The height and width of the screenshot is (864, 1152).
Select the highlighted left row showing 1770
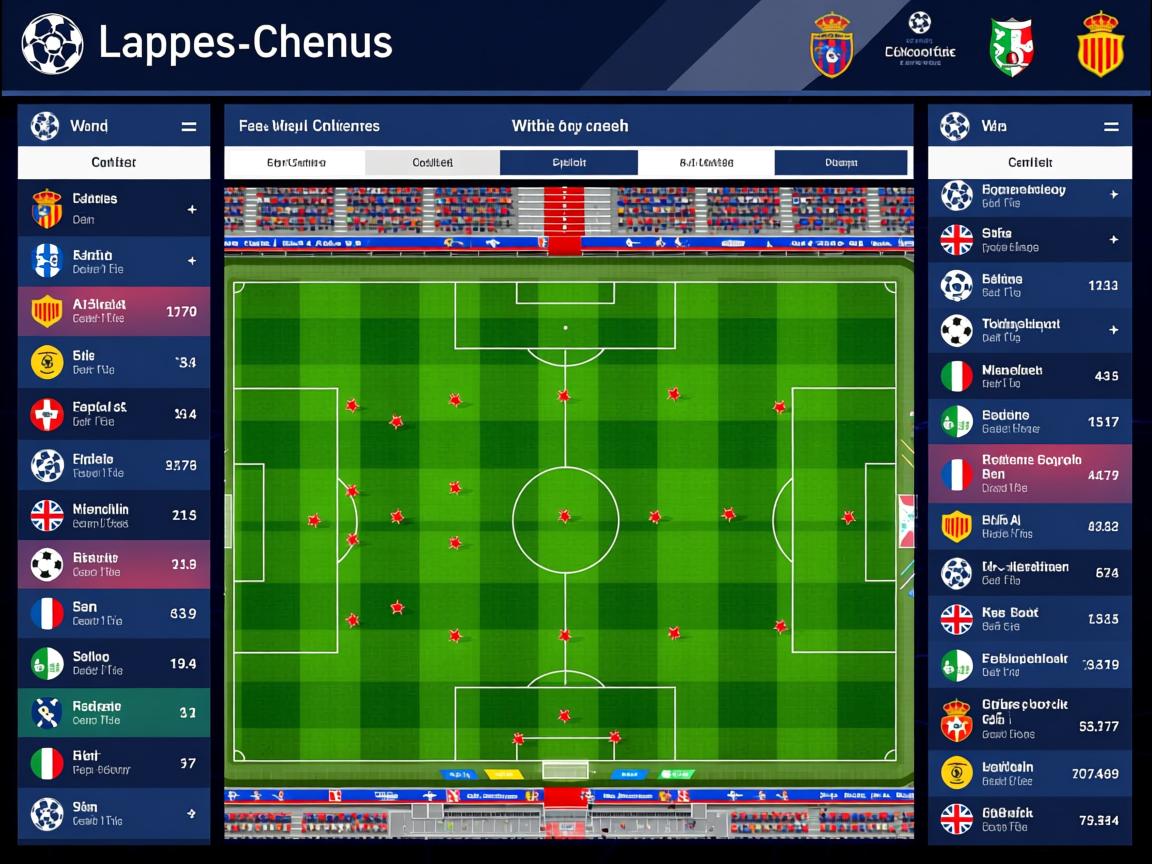(x=114, y=311)
